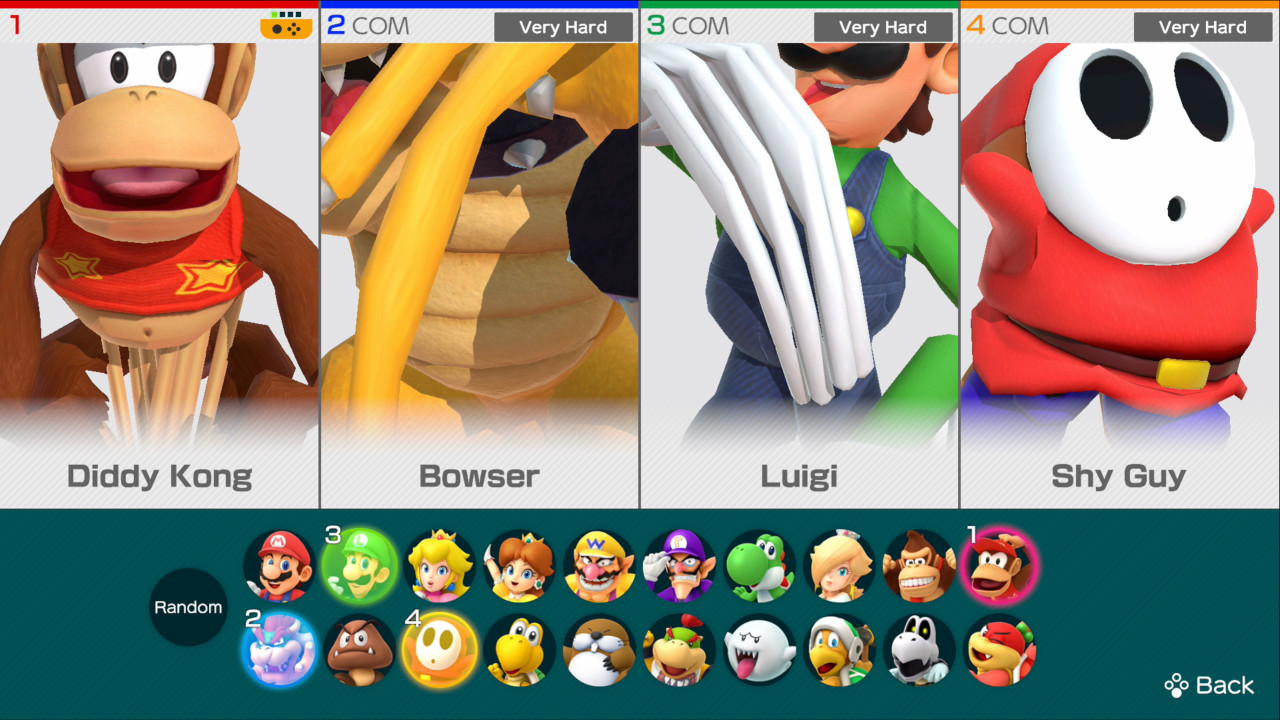
Task: Open the Very Hard difficulty selector for Bowser
Action: pos(563,27)
